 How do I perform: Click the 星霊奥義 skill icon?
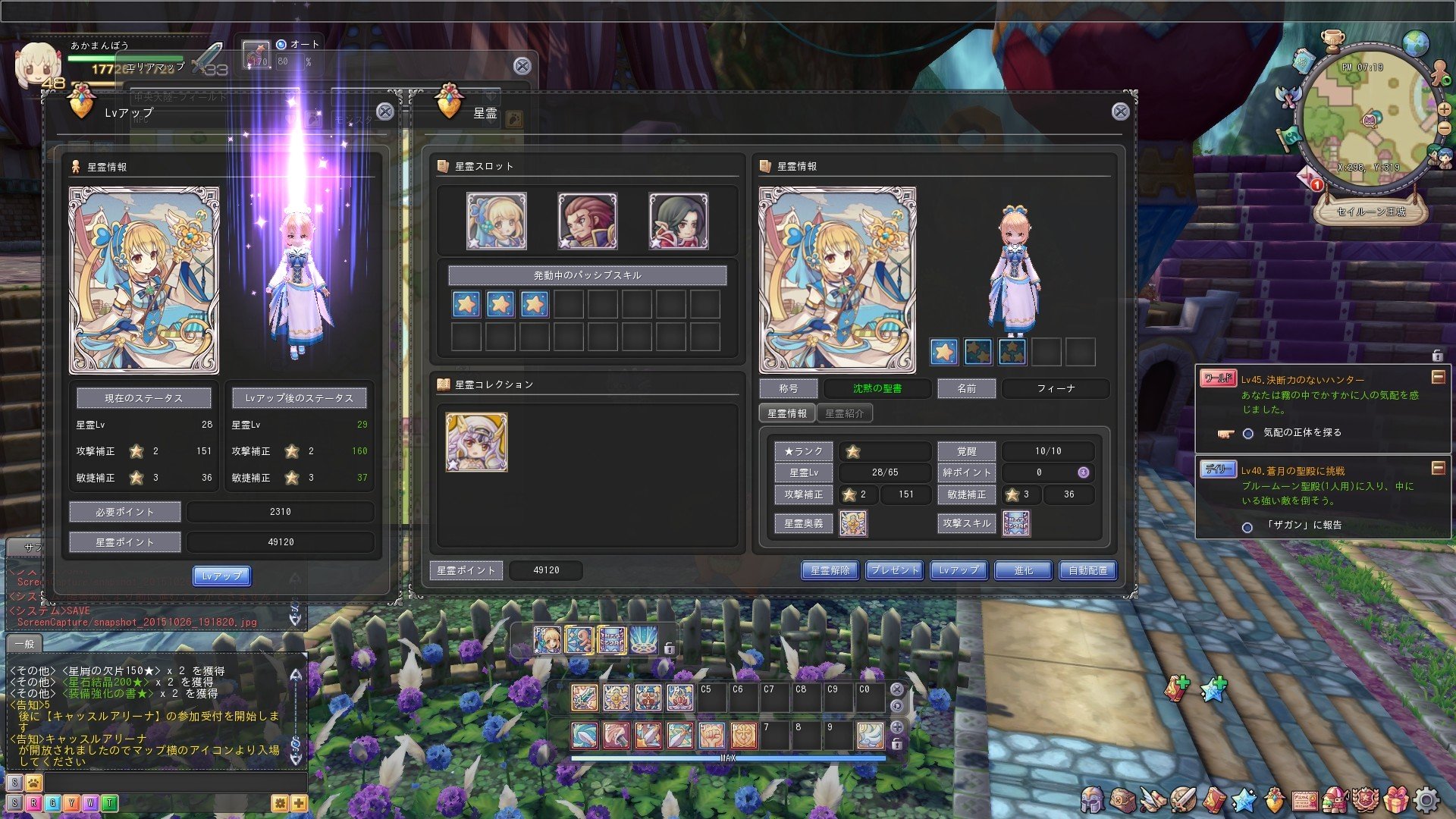854,523
